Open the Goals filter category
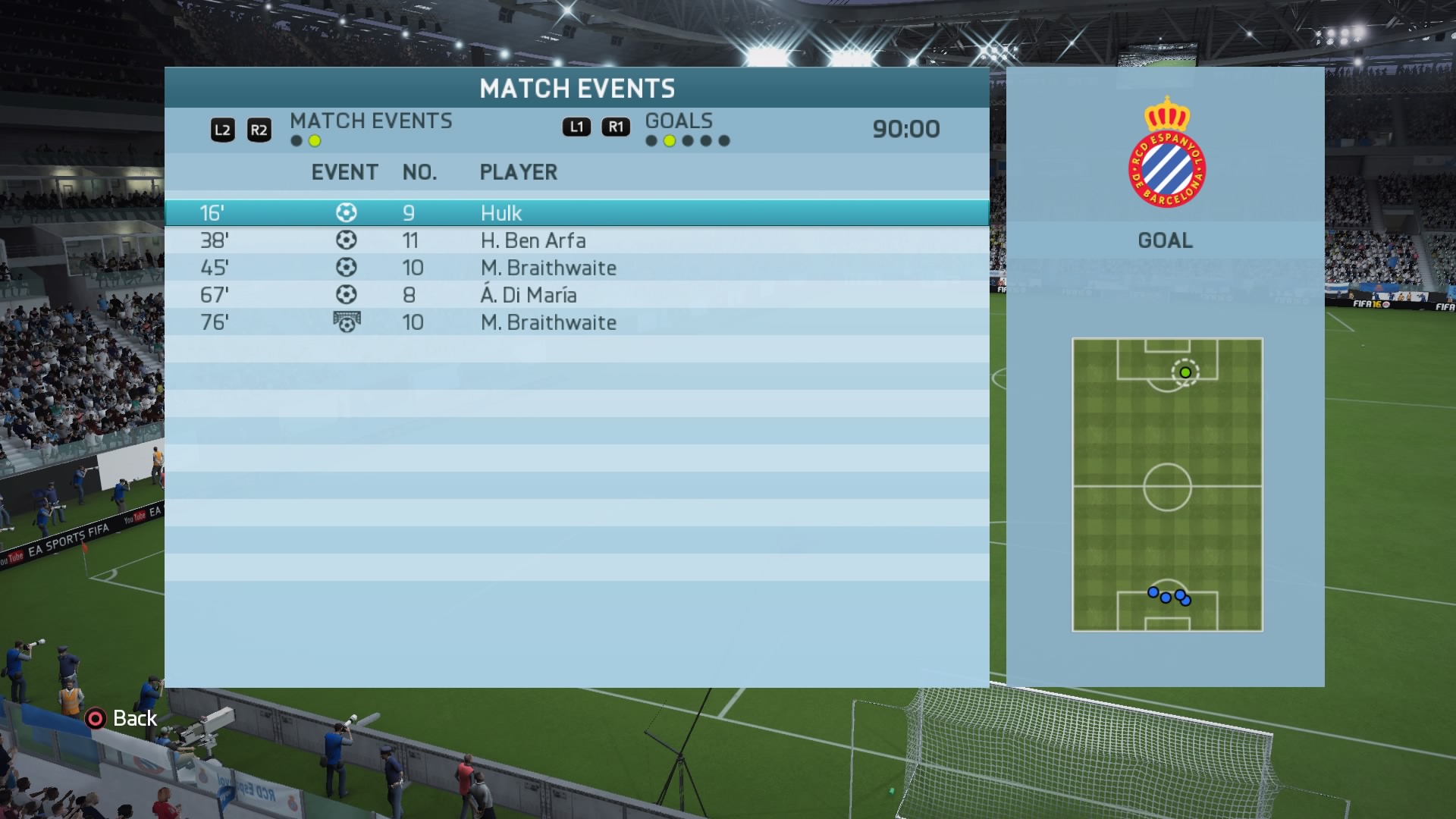The height and width of the screenshot is (819, 1456). (x=679, y=121)
